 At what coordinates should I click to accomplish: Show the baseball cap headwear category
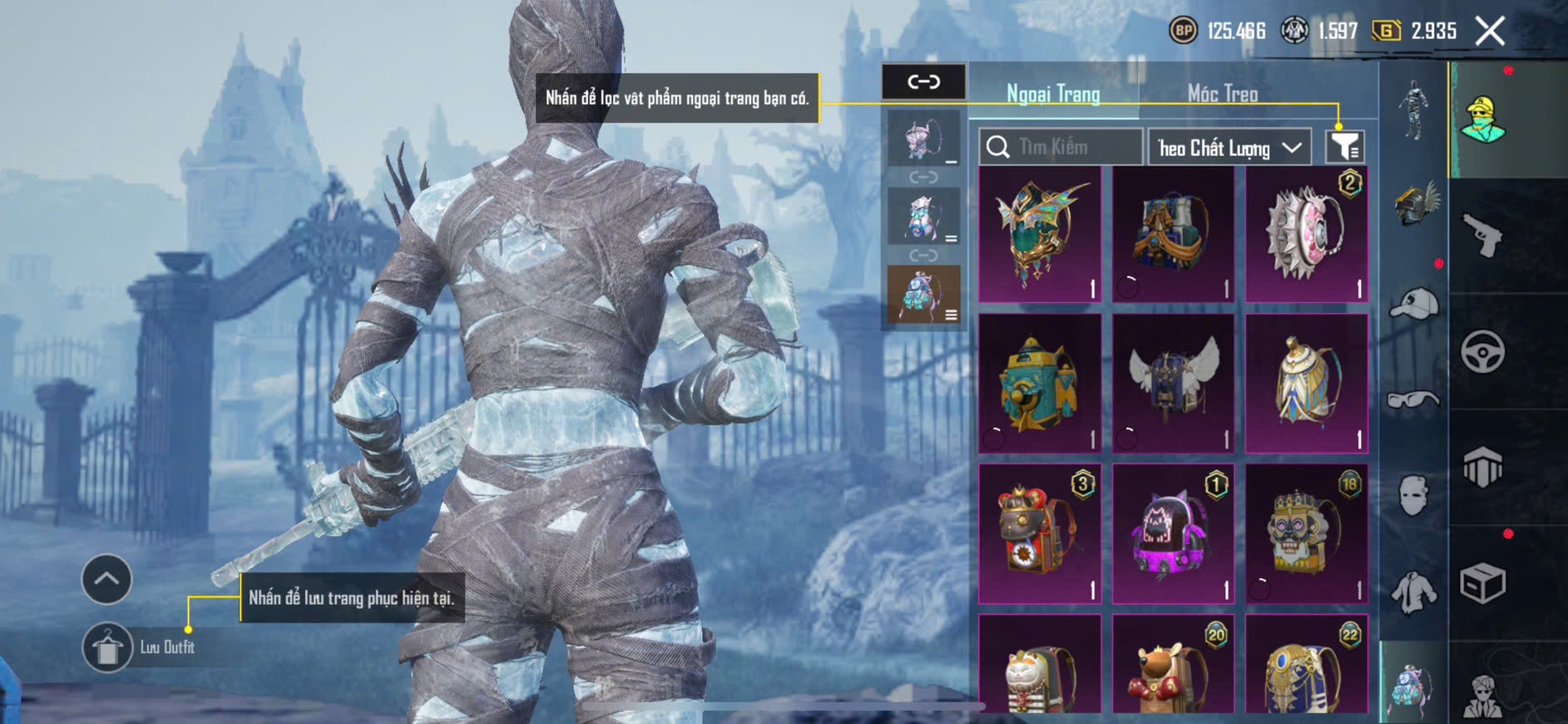pyautogui.click(x=1414, y=304)
